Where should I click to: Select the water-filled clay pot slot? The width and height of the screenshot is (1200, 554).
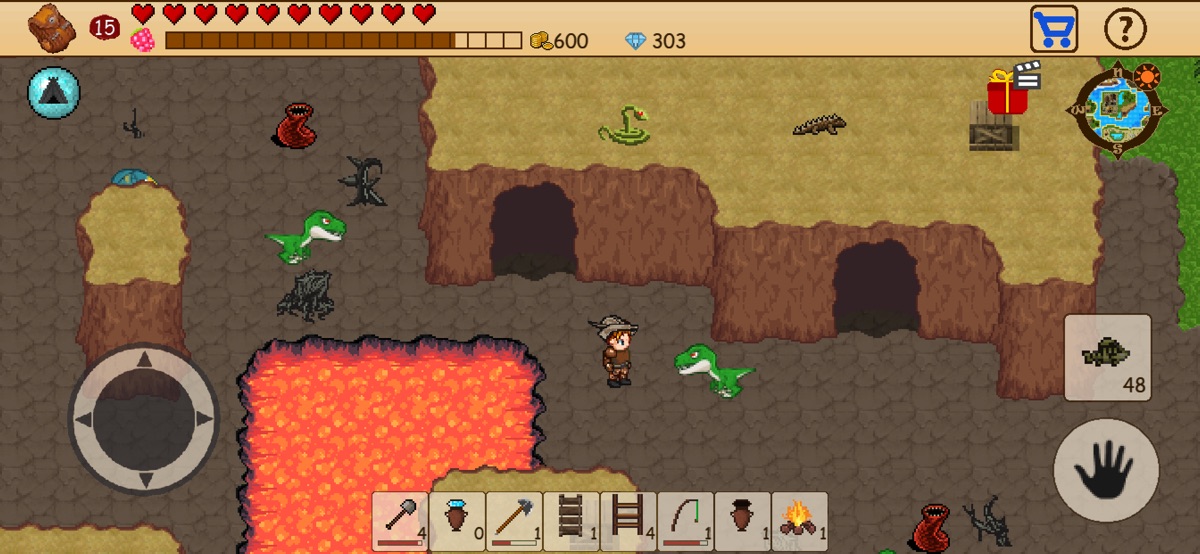point(457,521)
